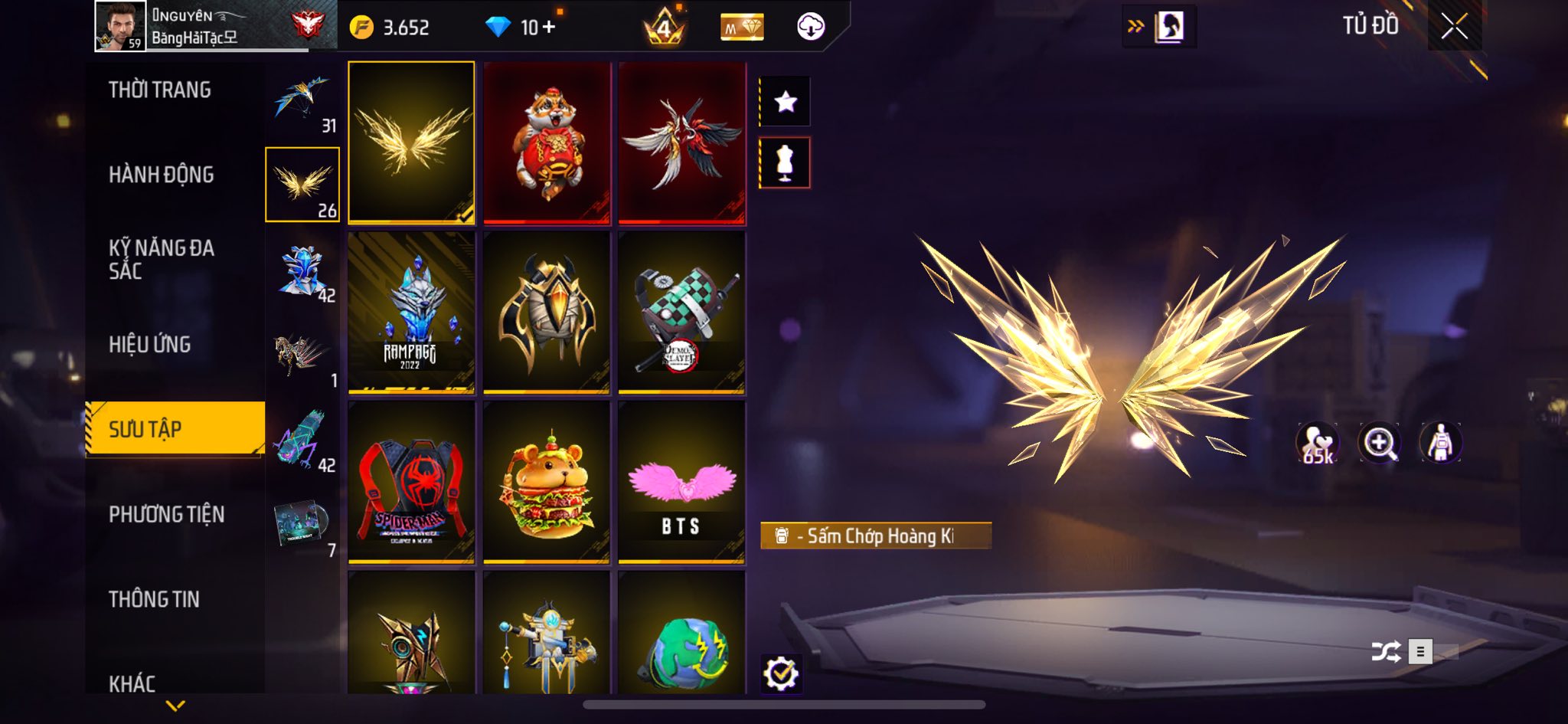Go to the Phương Tiện tab
The height and width of the screenshot is (724, 1568).
(x=167, y=514)
